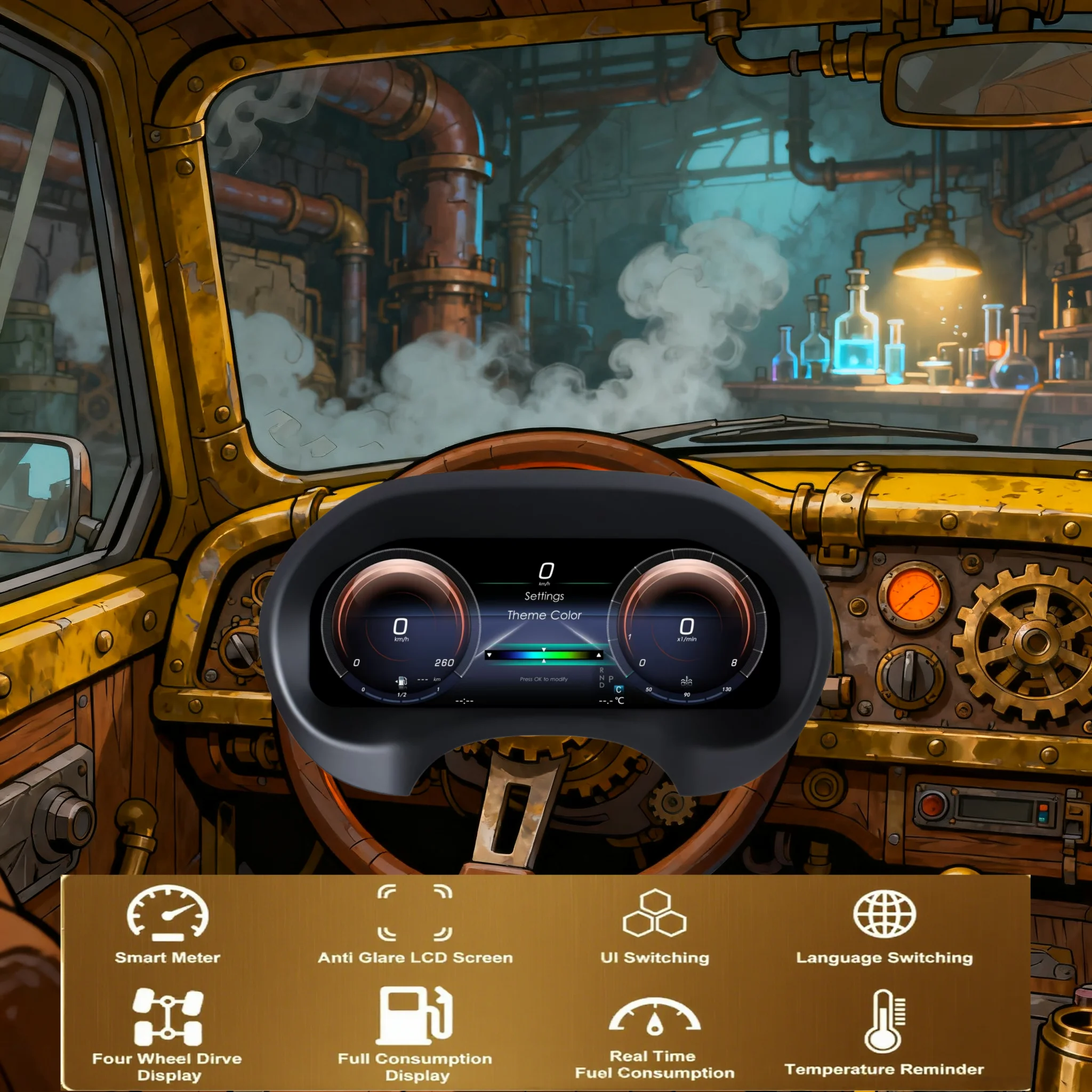Open the Settings entry on the cluster
Viewport: 1092px width, 1092px height.
544,596
